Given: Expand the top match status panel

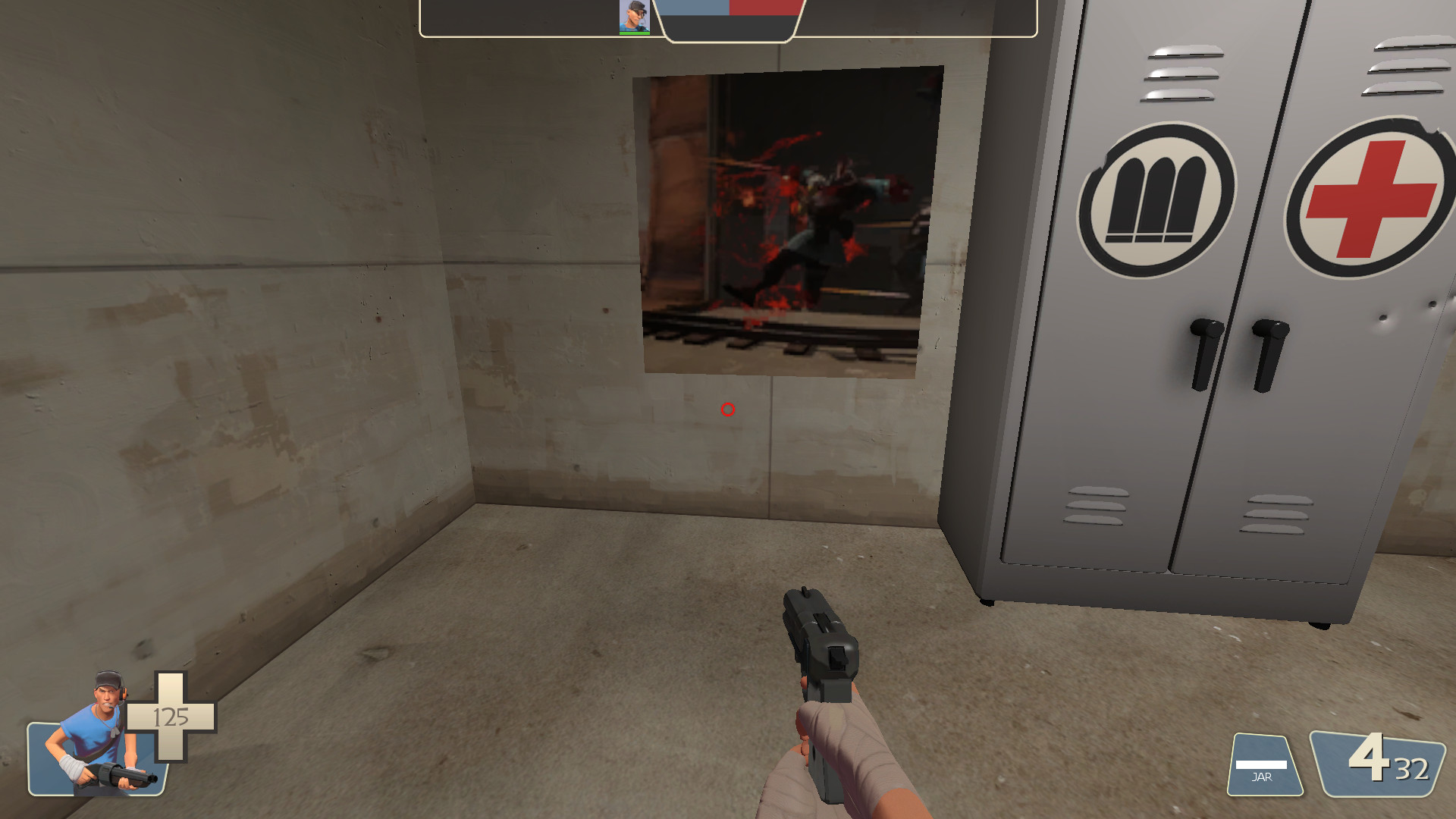Looking at the screenshot, I should [728, 19].
